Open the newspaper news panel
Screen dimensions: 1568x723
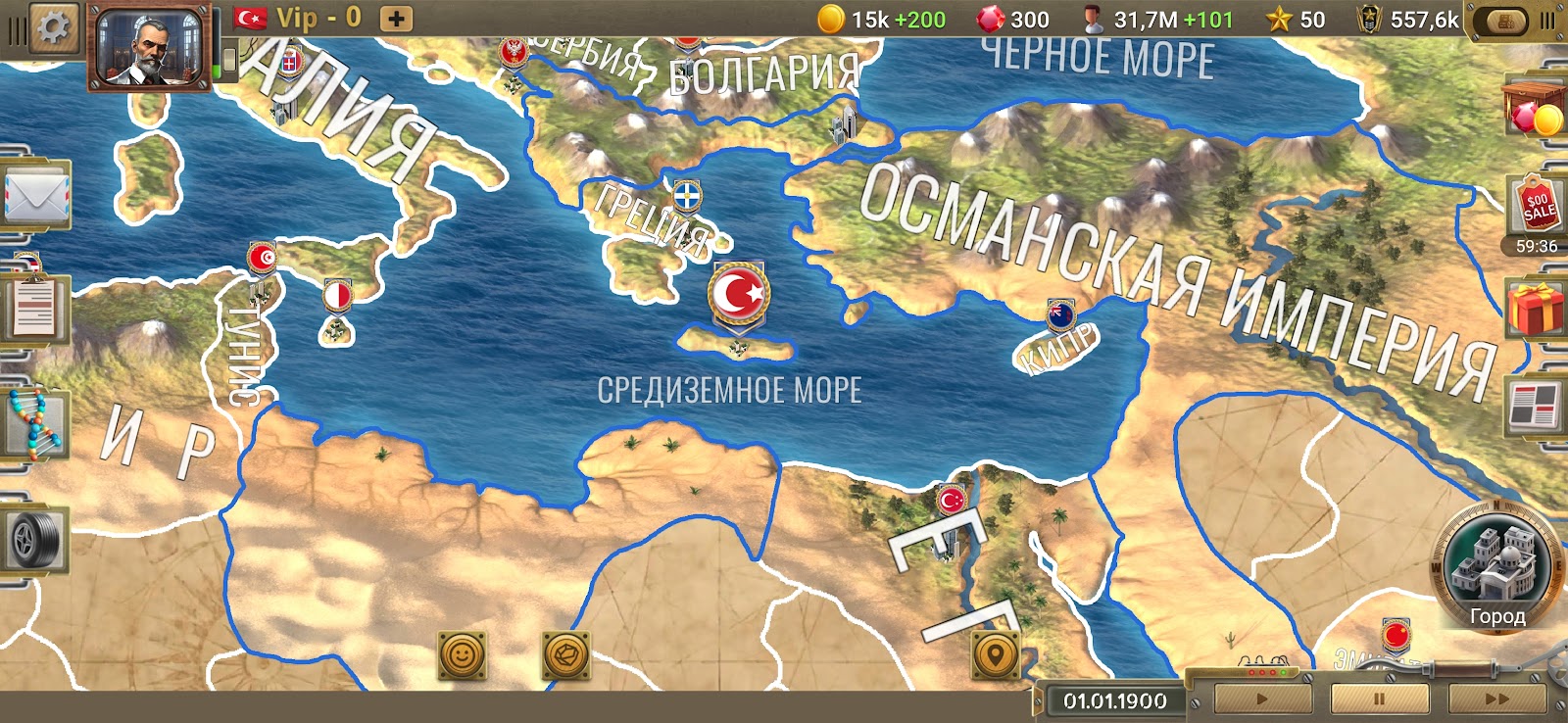tap(1534, 407)
